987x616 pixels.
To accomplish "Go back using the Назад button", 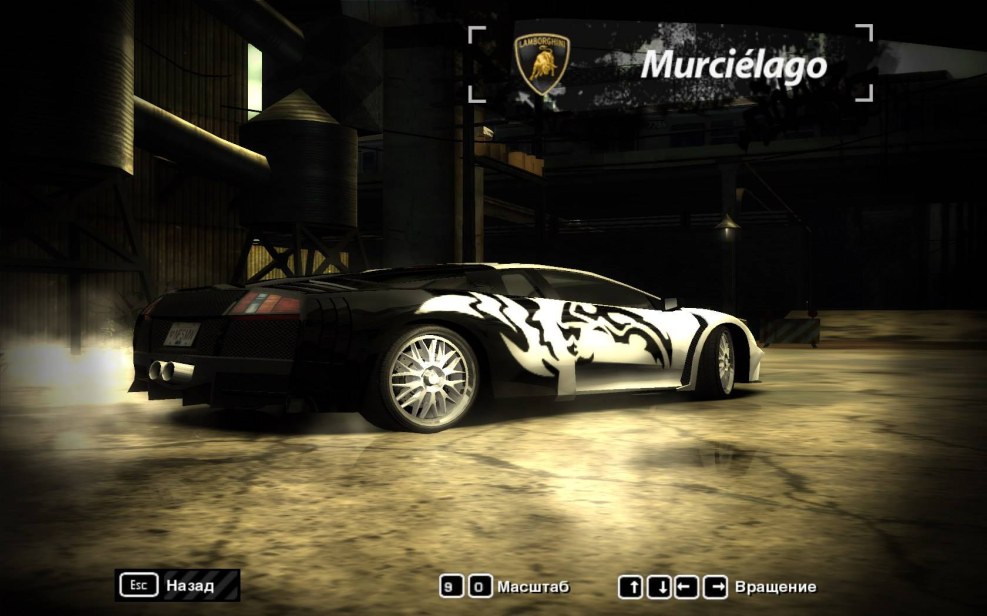I will [x=178, y=585].
